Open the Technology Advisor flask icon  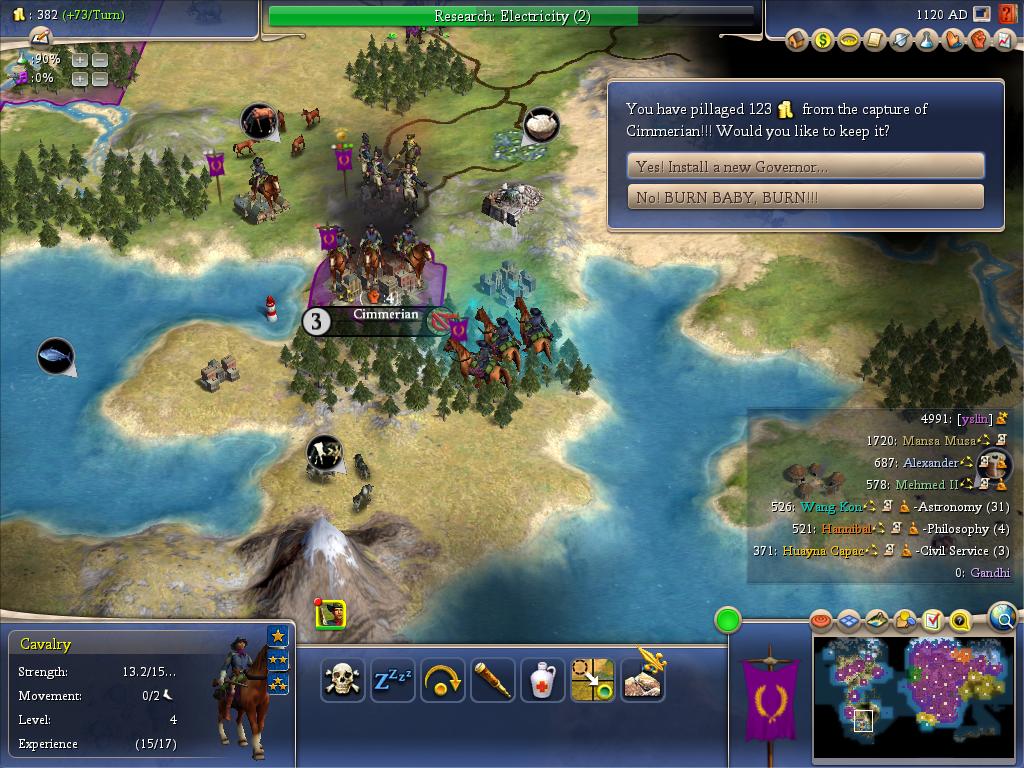pyautogui.click(x=927, y=41)
